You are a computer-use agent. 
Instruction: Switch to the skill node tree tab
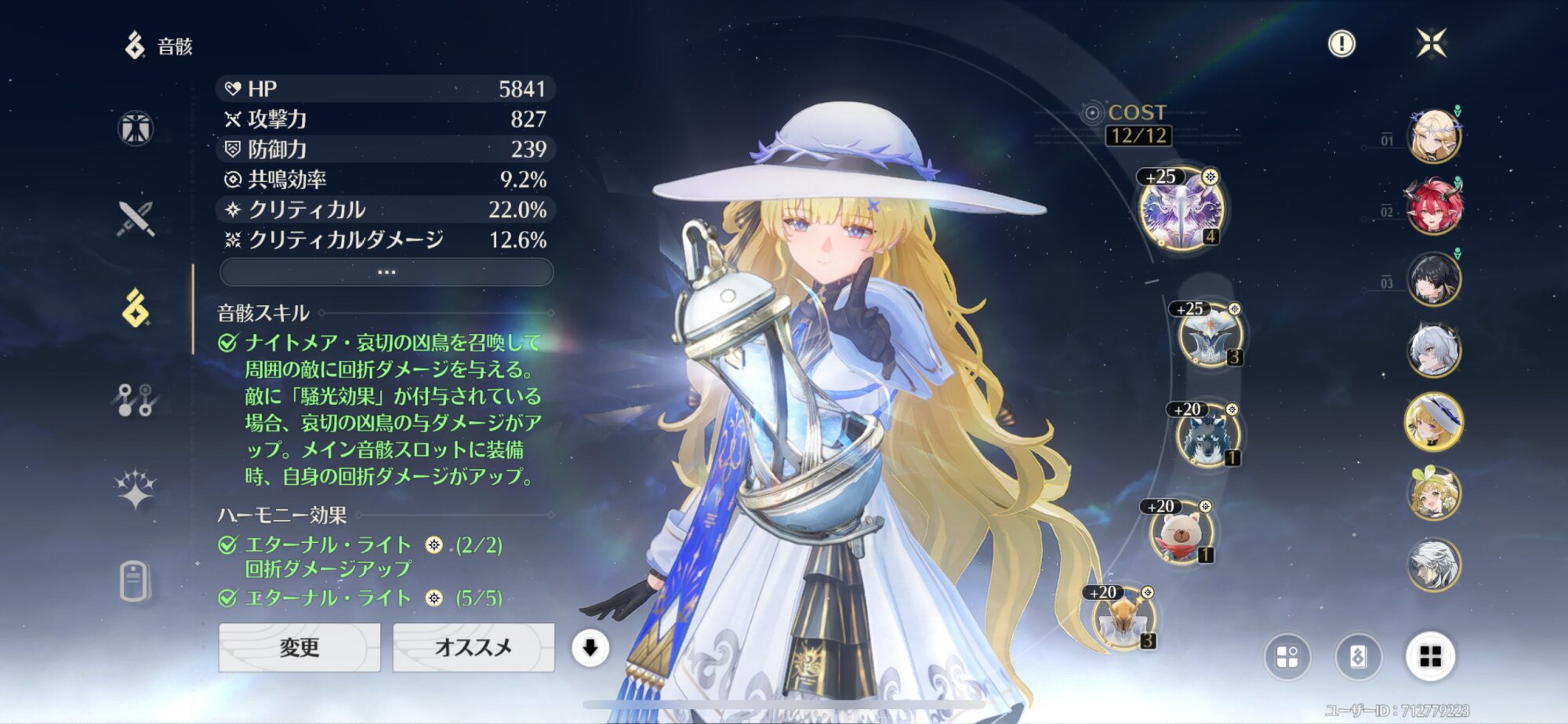click(x=136, y=400)
